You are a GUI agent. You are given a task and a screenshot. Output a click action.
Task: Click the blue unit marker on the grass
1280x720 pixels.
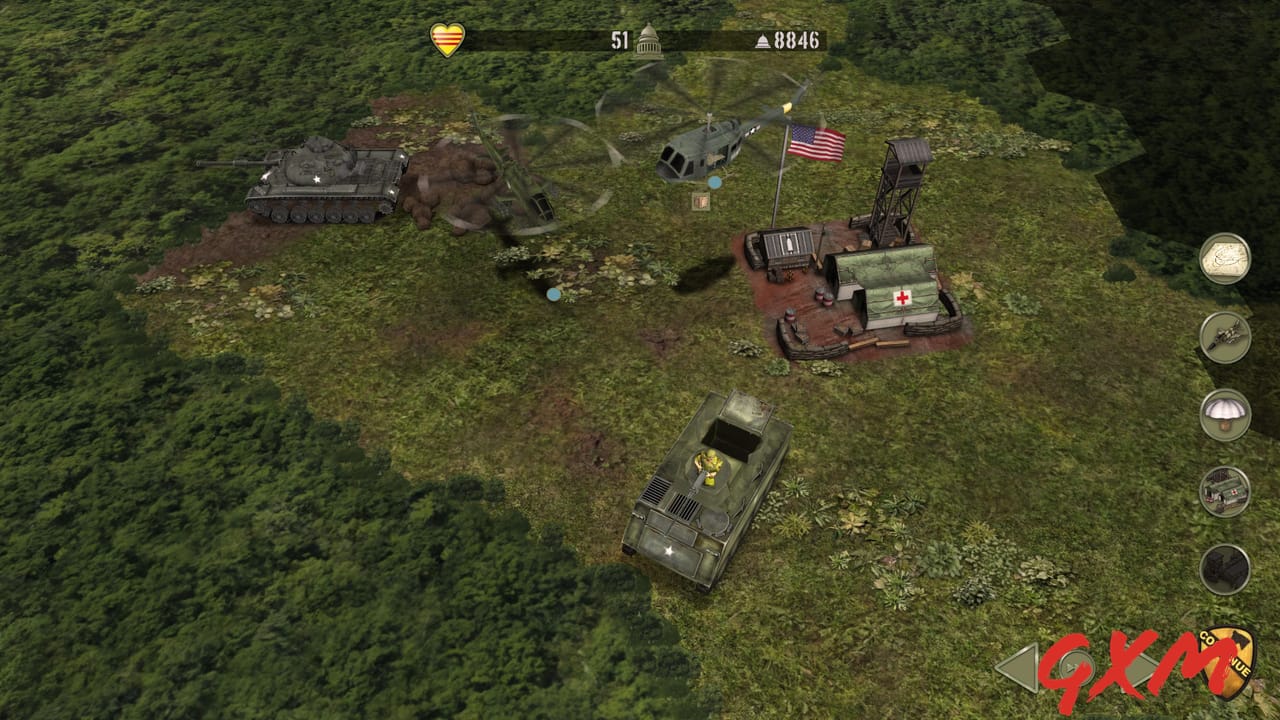pos(551,294)
